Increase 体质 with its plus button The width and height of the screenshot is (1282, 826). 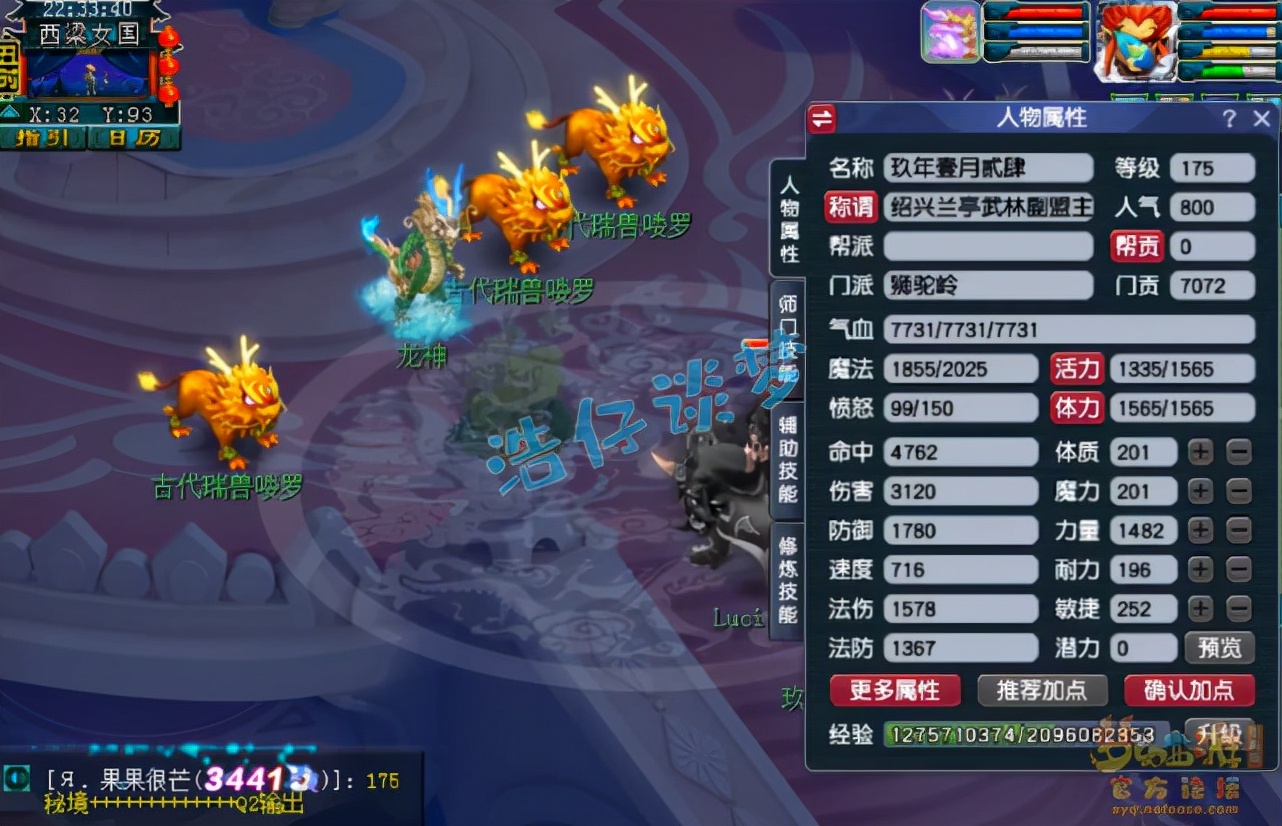point(1200,452)
